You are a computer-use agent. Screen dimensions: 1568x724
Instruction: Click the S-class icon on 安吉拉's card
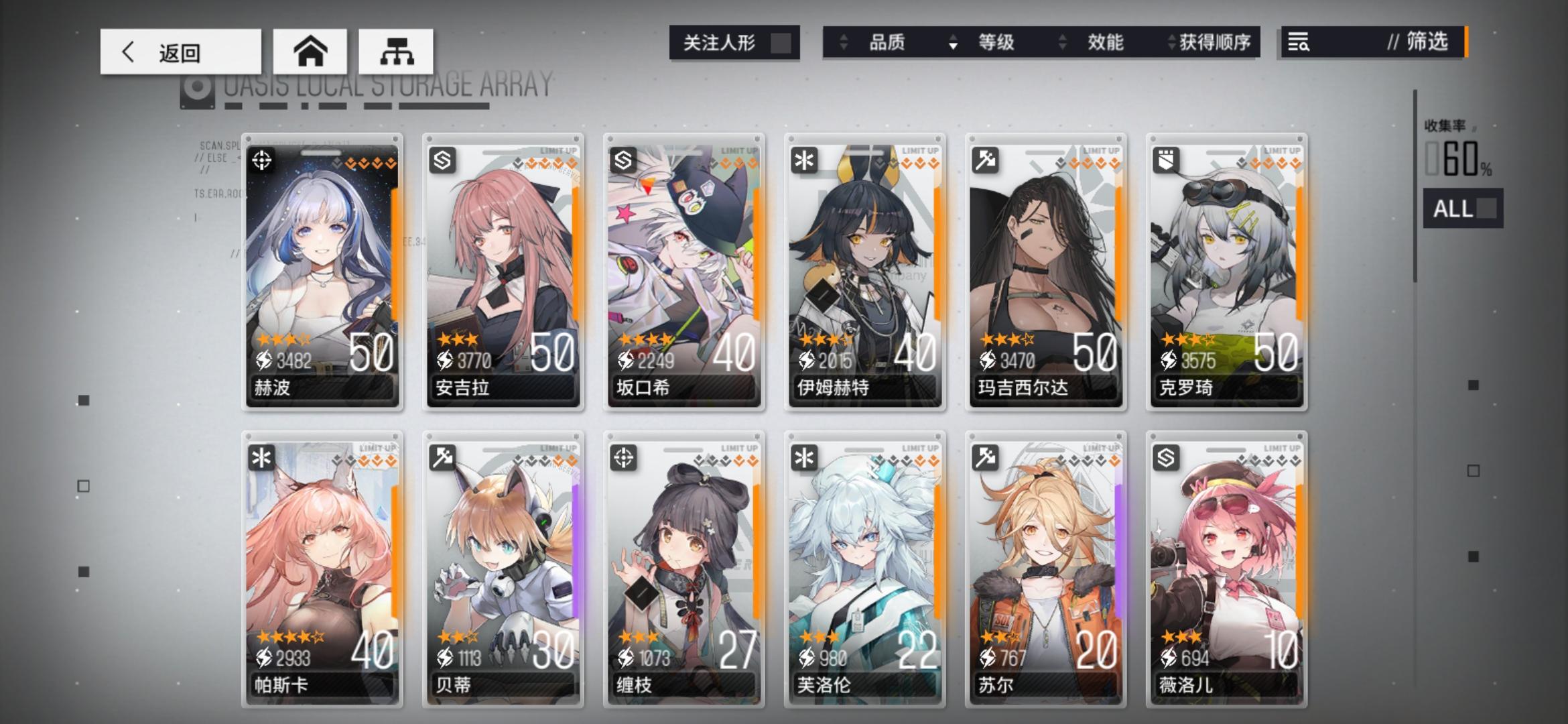(x=442, y=161)
